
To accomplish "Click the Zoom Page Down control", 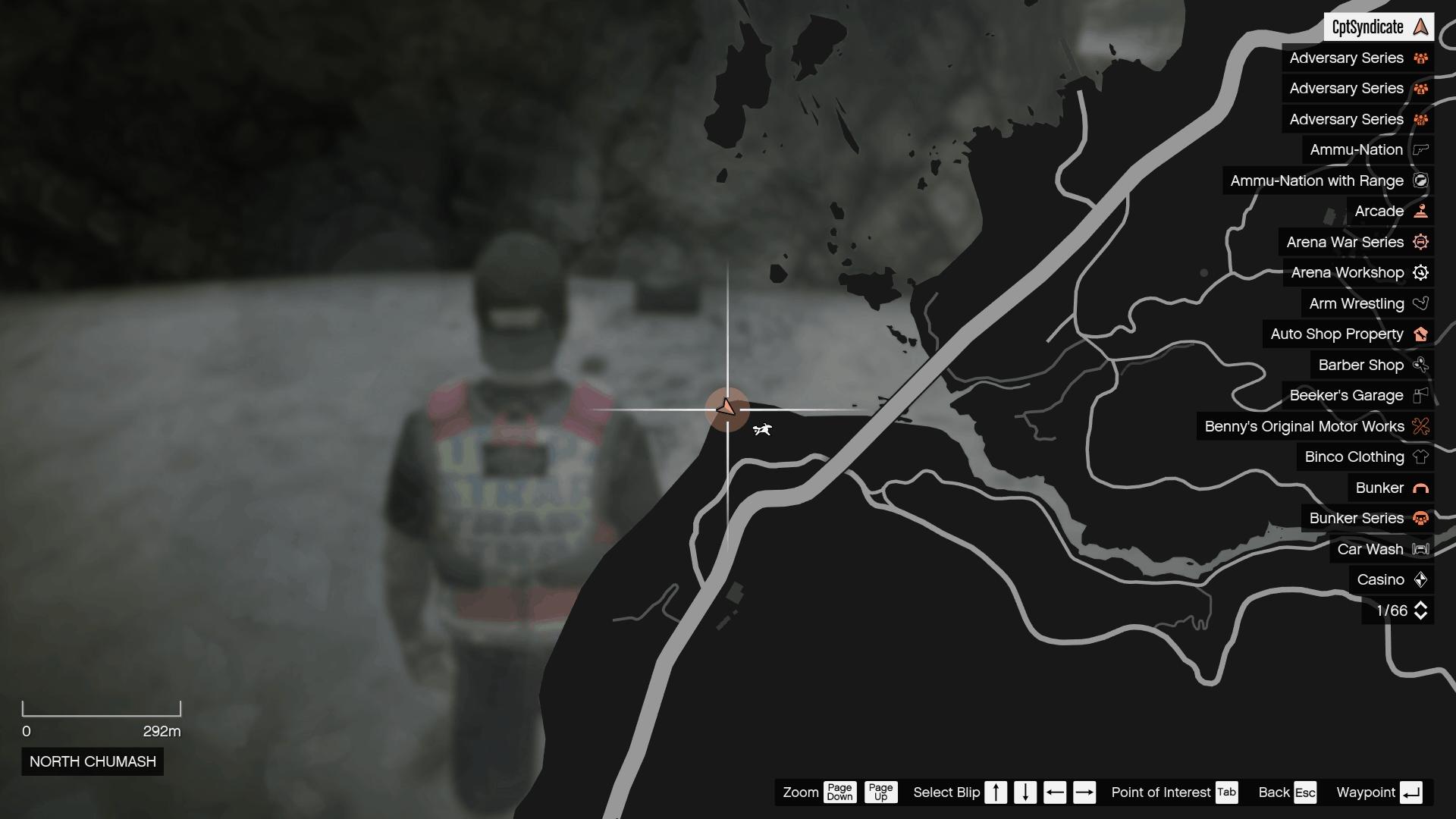I will (840, 792).
